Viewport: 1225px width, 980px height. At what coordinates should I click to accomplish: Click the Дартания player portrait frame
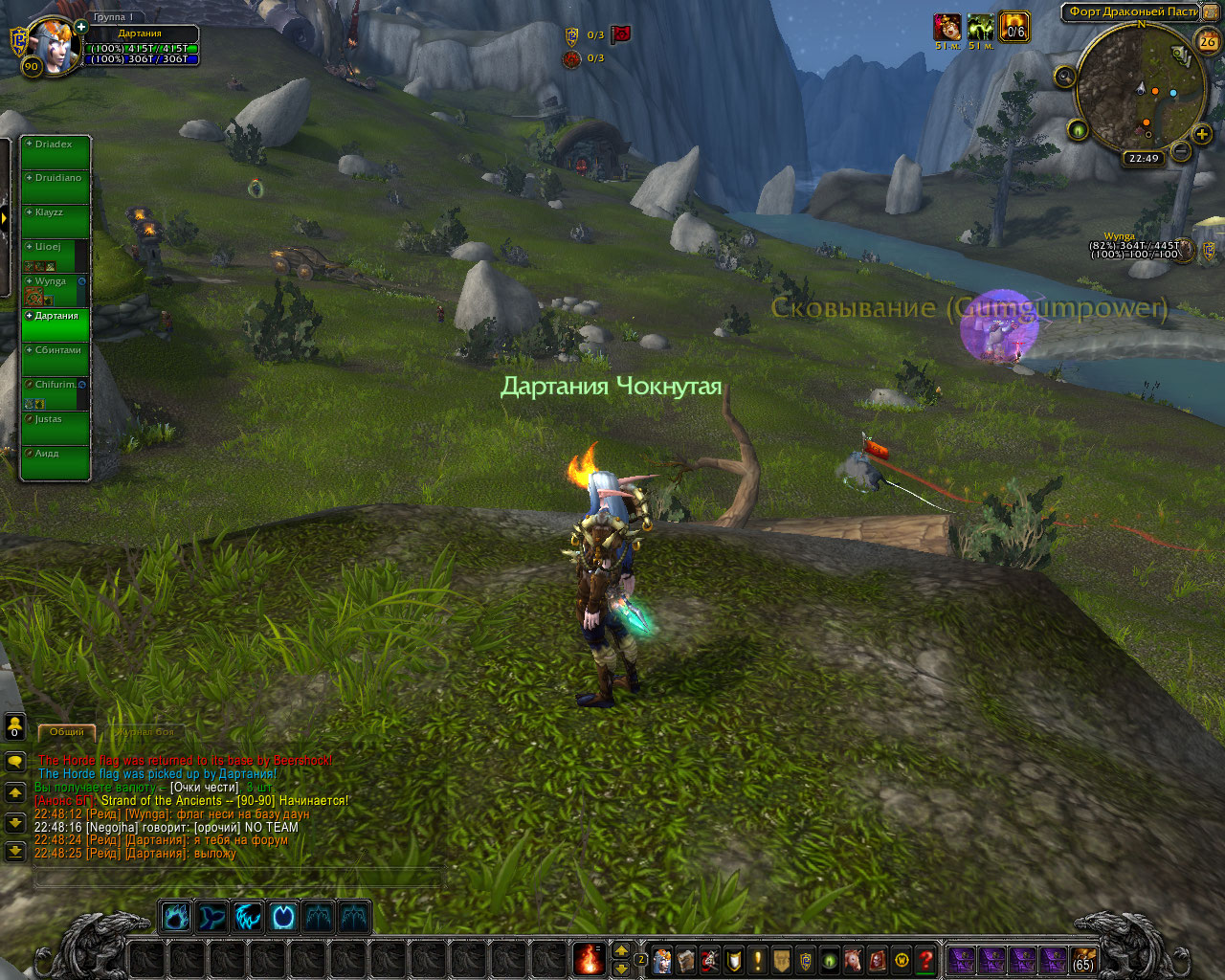pyautogui.click(x=53, y=45)
